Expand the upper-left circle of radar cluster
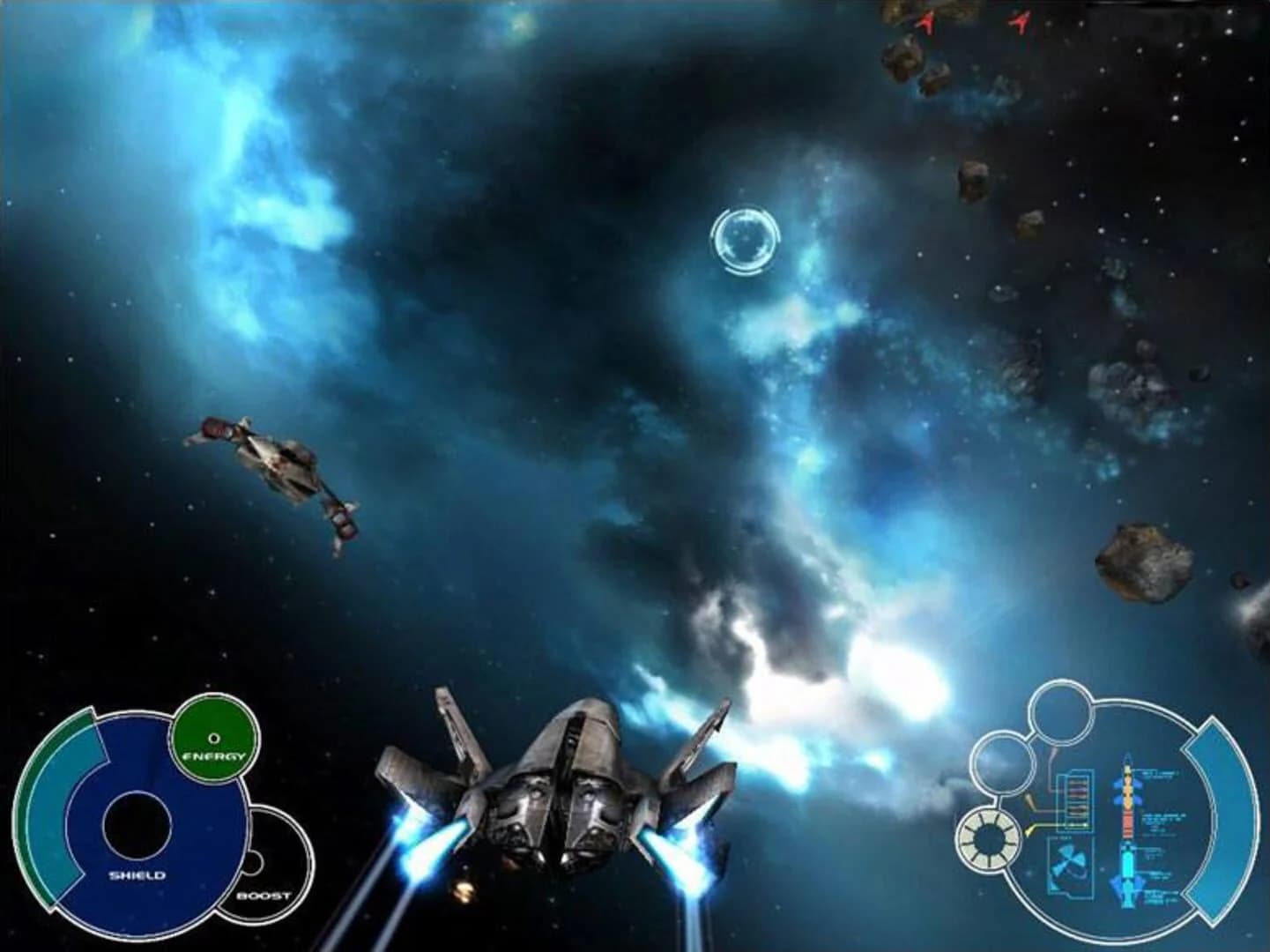Viewport: 1270px width, 952px height. 1002,762
